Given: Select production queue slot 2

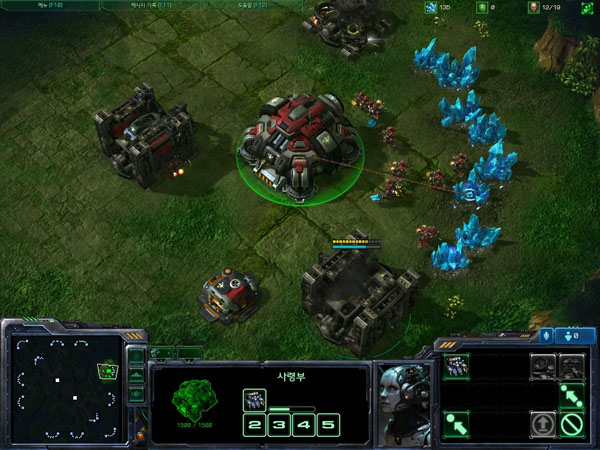Looking at the screenshot, I should point(255,425).
